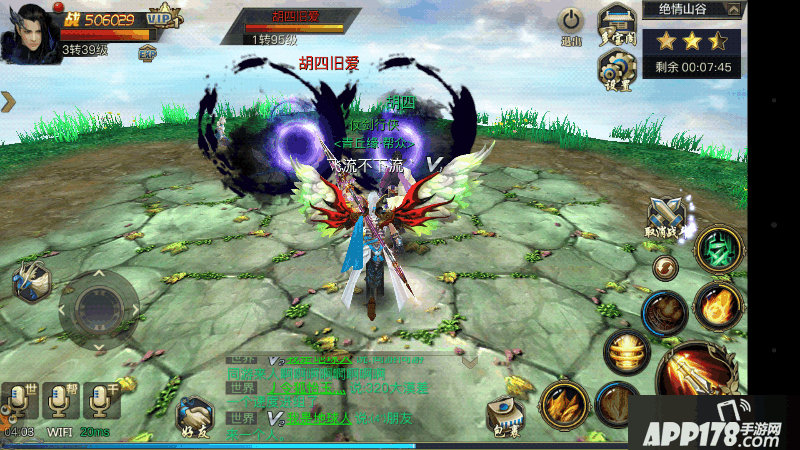This screenshot has height=450, width=800.
Task: Open the player portrait in corner
Action: tap(27, 32)
